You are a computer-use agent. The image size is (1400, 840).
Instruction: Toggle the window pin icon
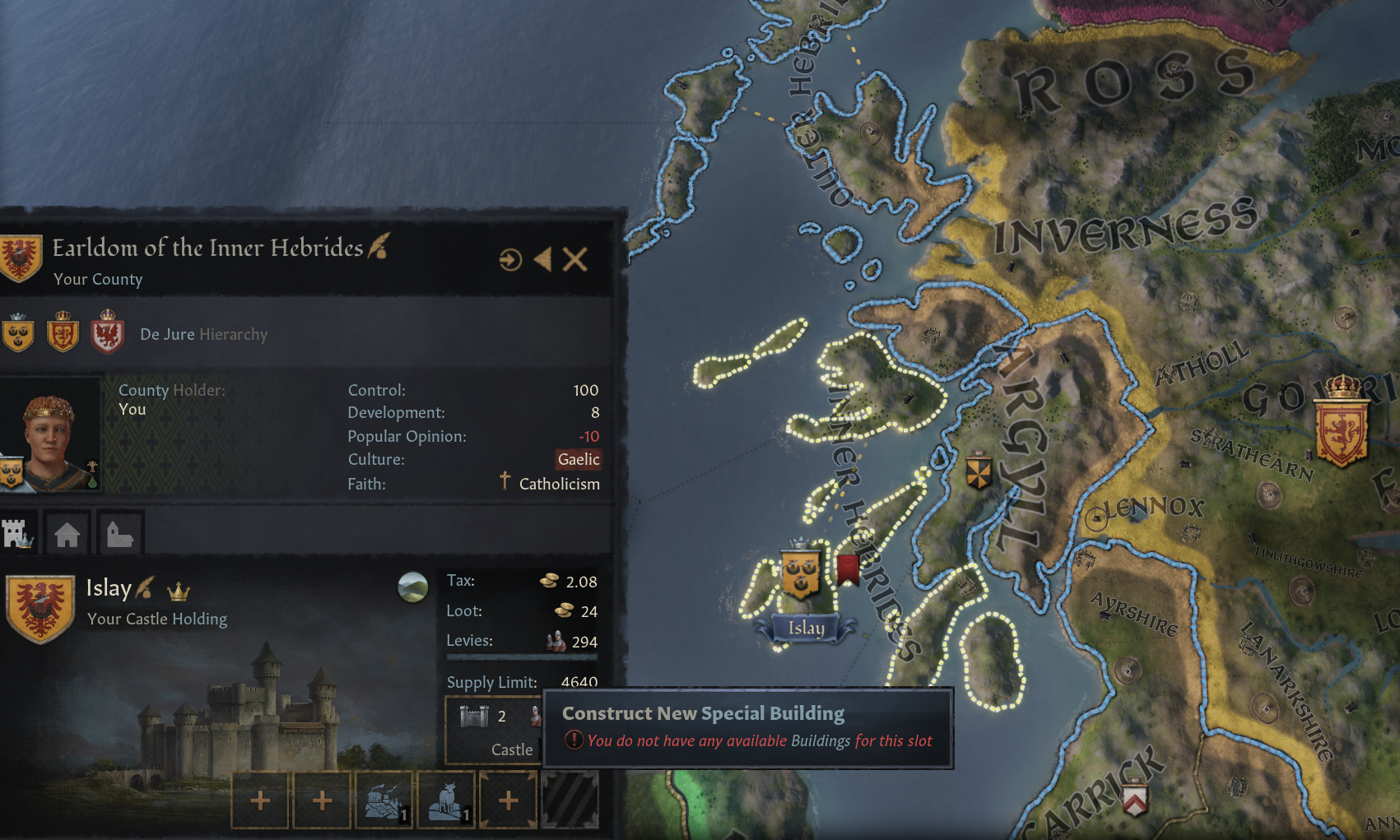[x=512, y=260]
